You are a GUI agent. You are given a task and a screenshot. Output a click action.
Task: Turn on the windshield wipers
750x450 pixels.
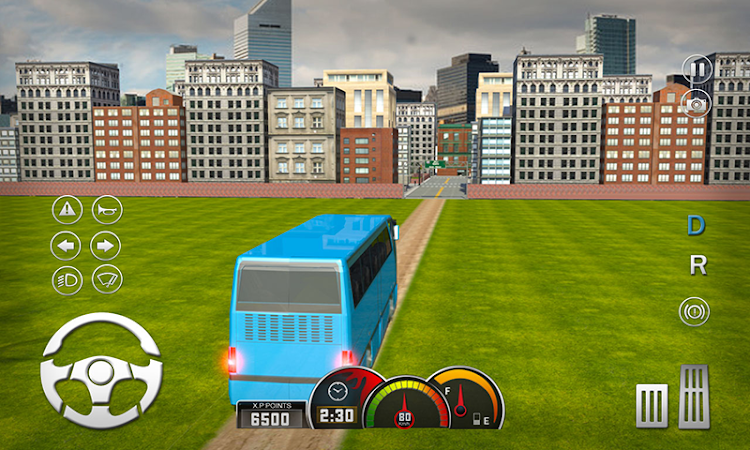(106, 280)
